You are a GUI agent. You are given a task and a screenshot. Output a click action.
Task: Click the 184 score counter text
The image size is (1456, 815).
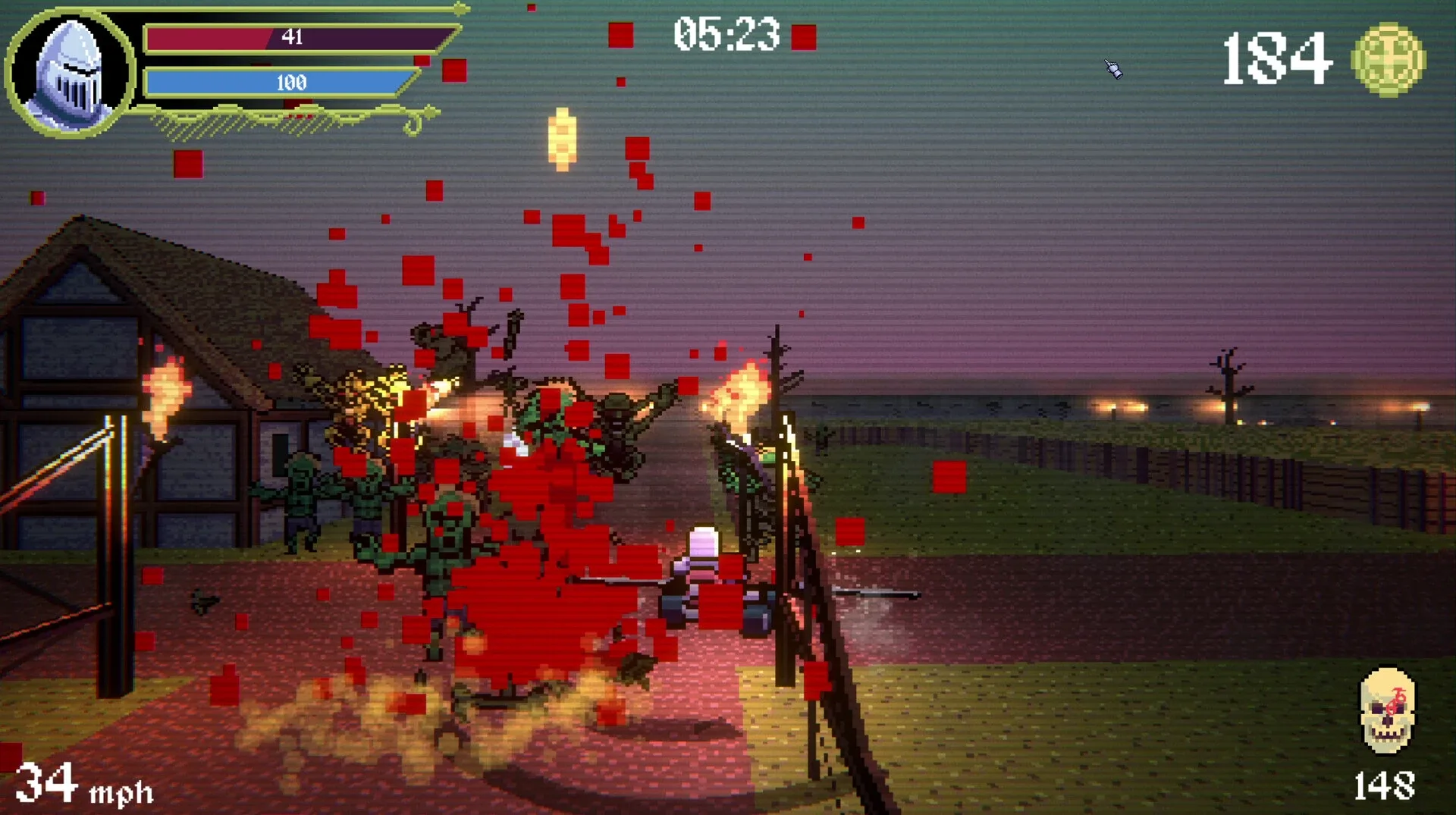tap(1279, 61)
